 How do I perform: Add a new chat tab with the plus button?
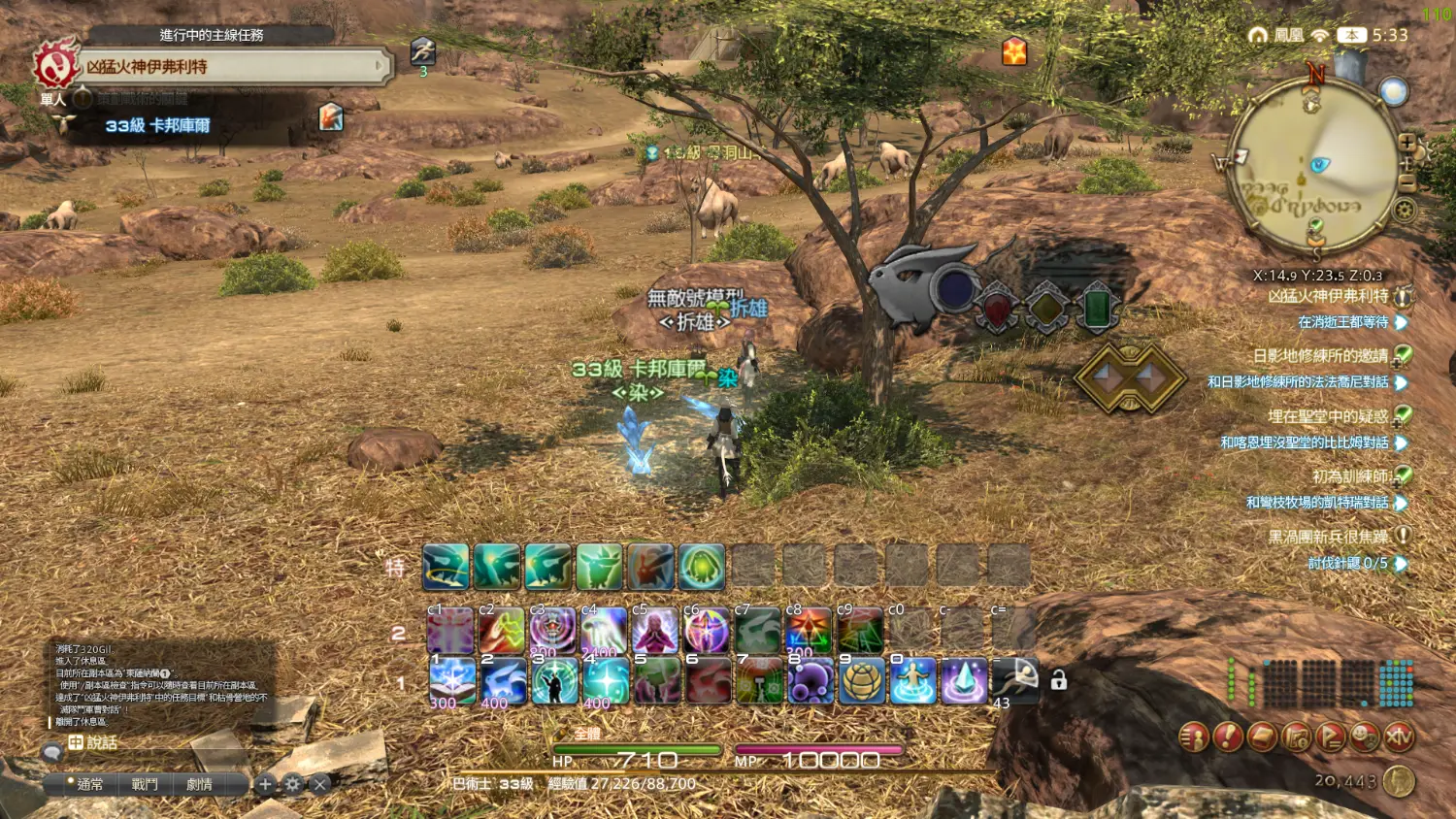pyautogui.click(x=265, y=784)
